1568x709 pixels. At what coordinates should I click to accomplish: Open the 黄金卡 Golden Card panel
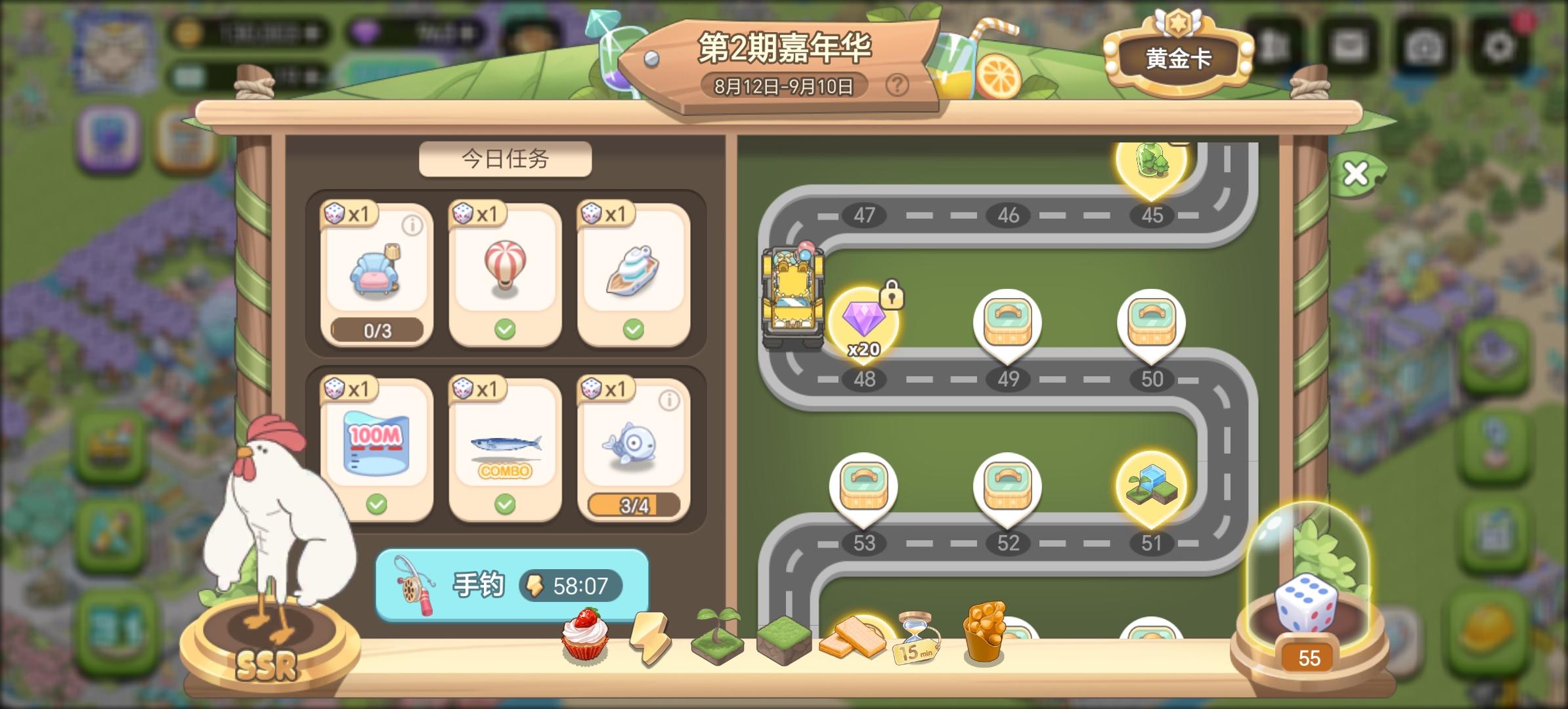click(1179, 56)
